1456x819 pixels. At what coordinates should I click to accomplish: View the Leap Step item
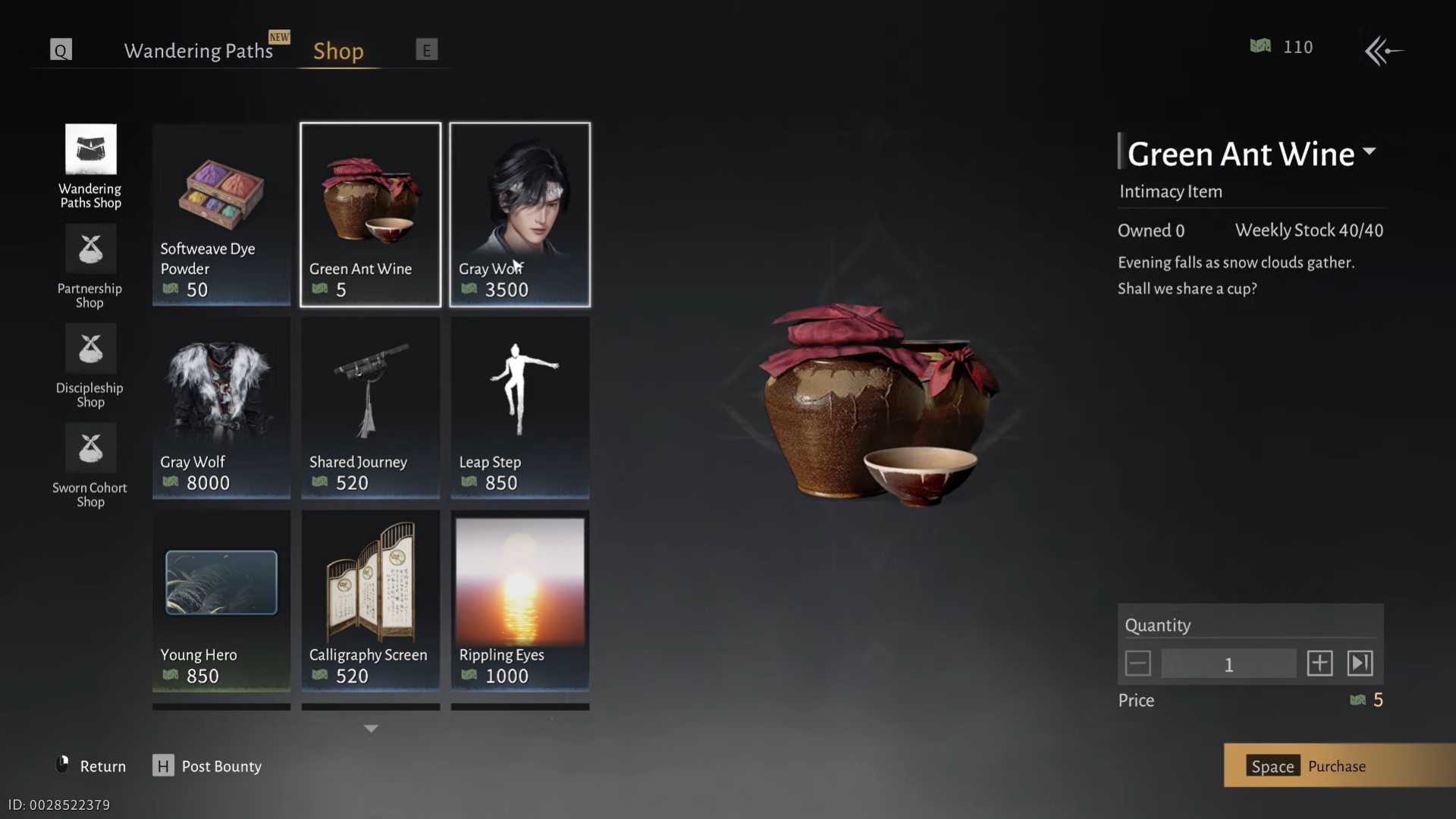519,407
